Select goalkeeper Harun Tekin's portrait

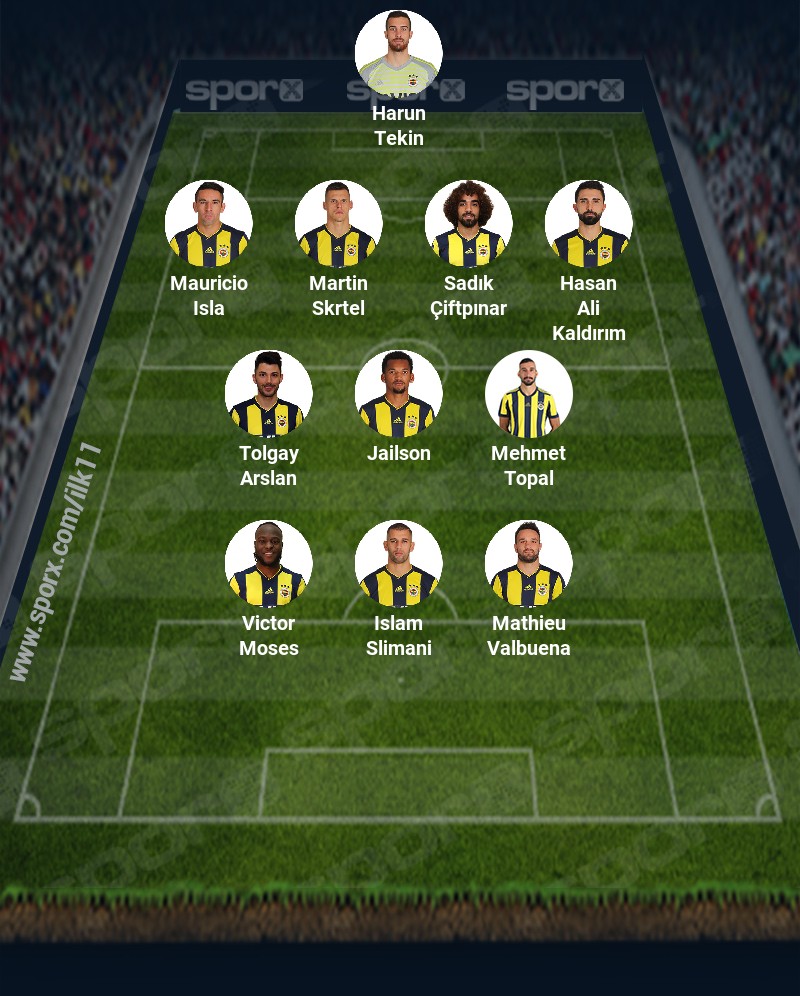(x=398, y=54)
